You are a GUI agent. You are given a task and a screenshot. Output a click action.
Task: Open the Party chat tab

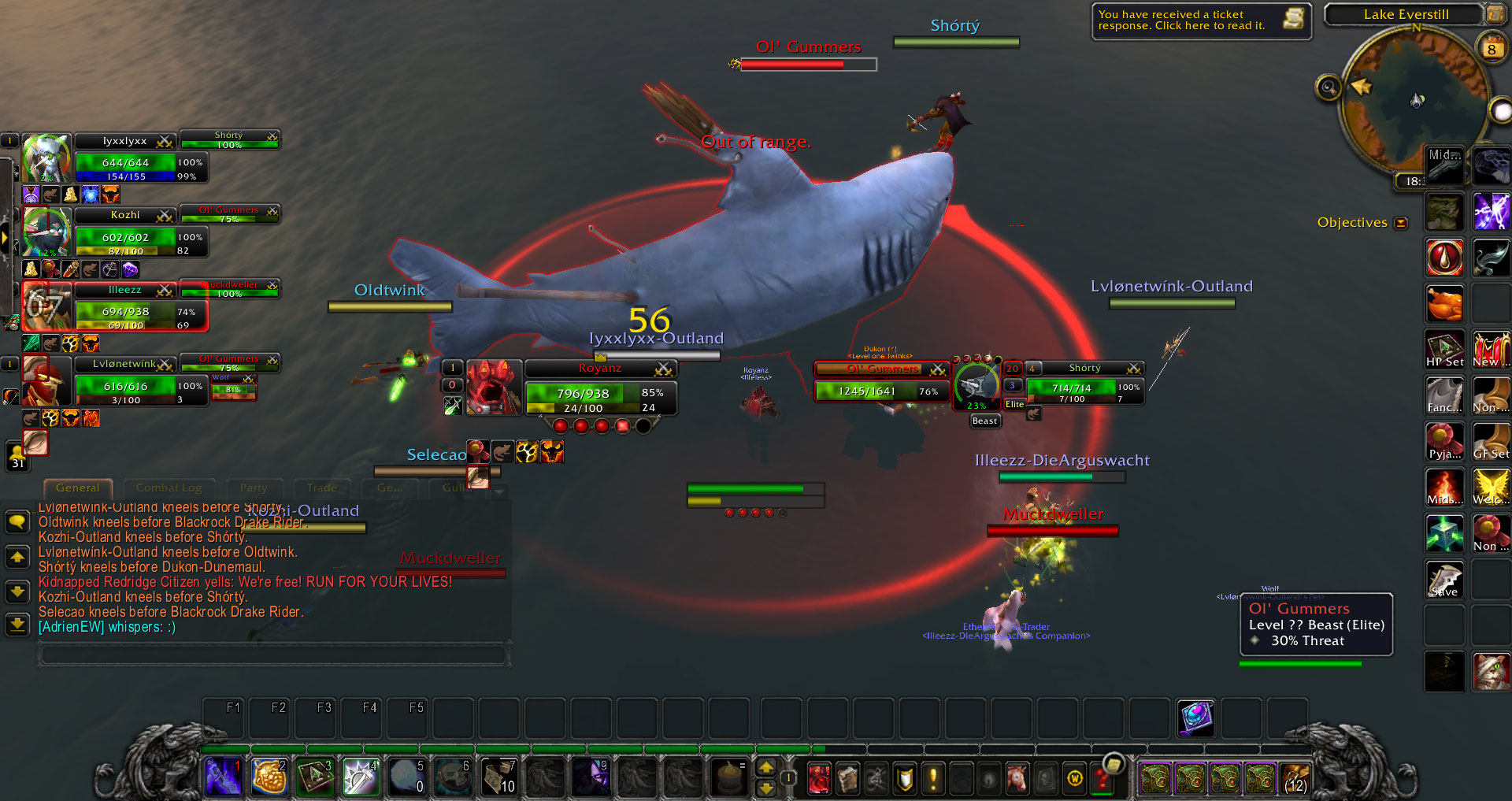(x=253, y=488)
